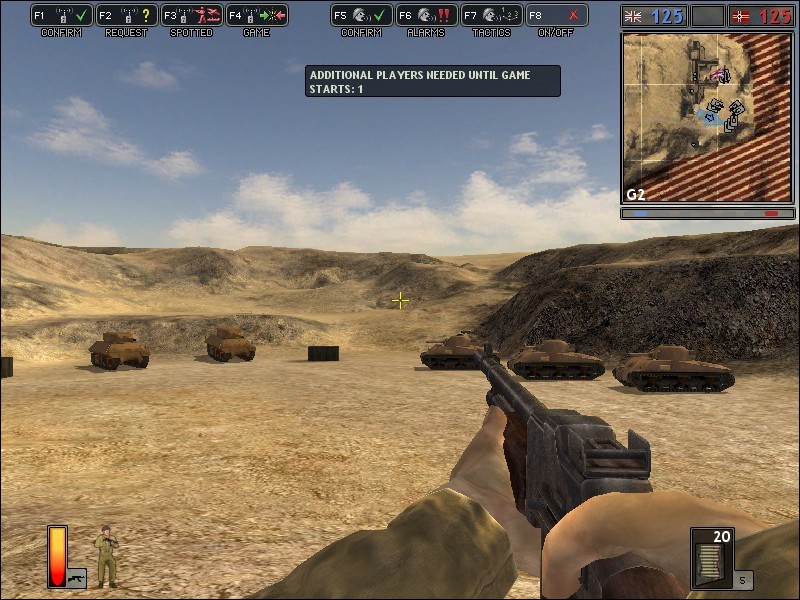The image size is (800, 600).
Task: Open the F7 Tactics radio menu
Action: [491, 16]
